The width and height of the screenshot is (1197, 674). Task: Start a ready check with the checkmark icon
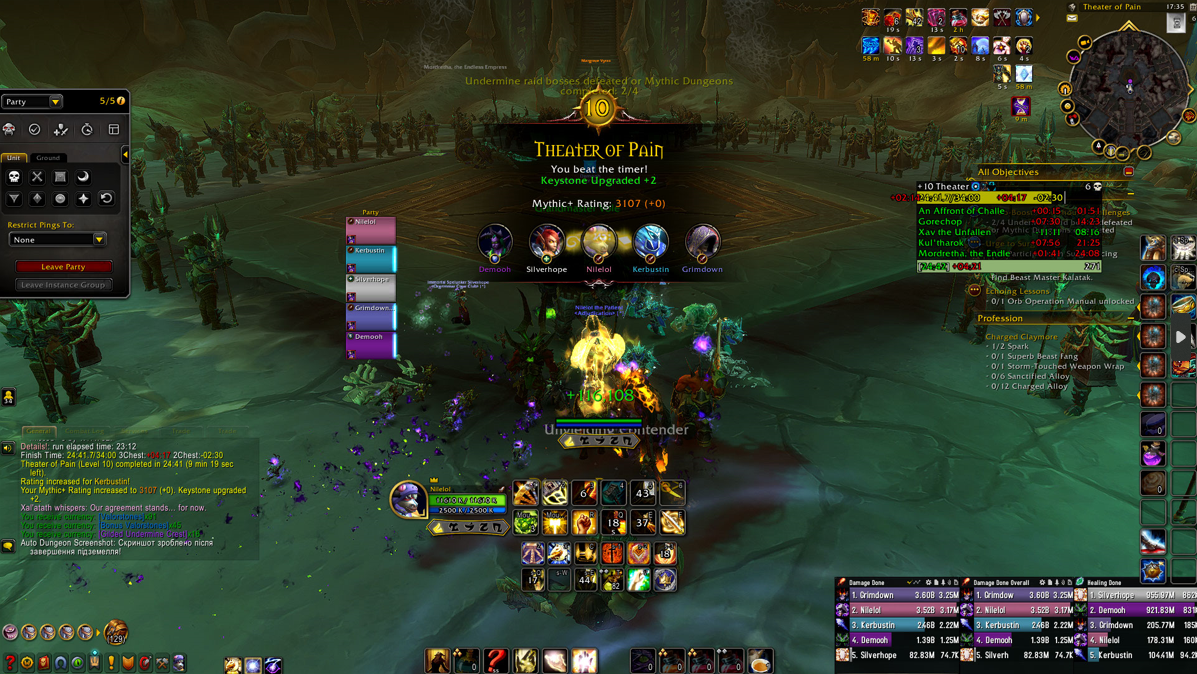point(35,129)
